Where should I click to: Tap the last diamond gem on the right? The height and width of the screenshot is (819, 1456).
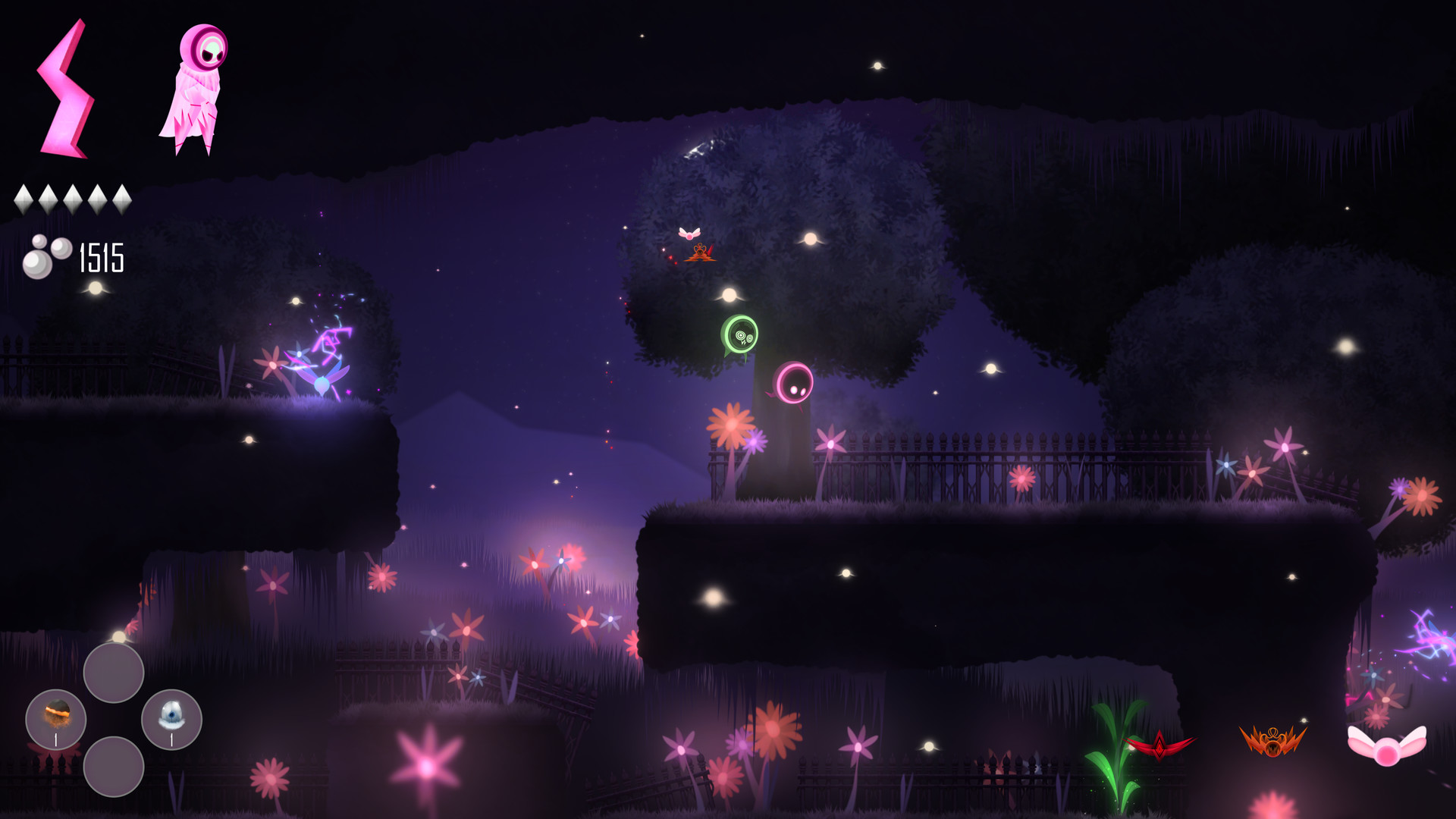click(x=122, y=197)
